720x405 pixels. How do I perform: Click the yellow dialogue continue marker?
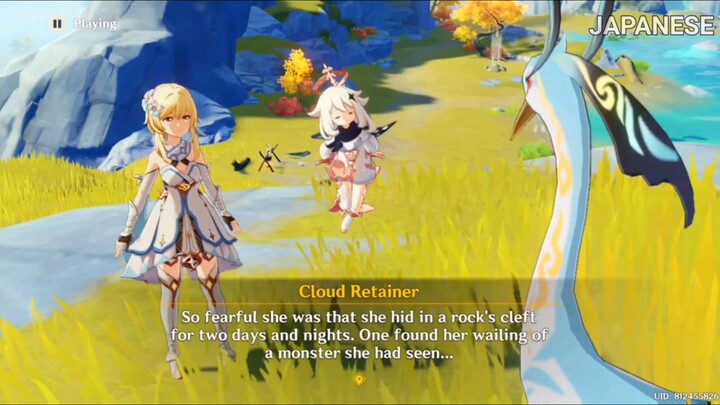click(359, 380)
